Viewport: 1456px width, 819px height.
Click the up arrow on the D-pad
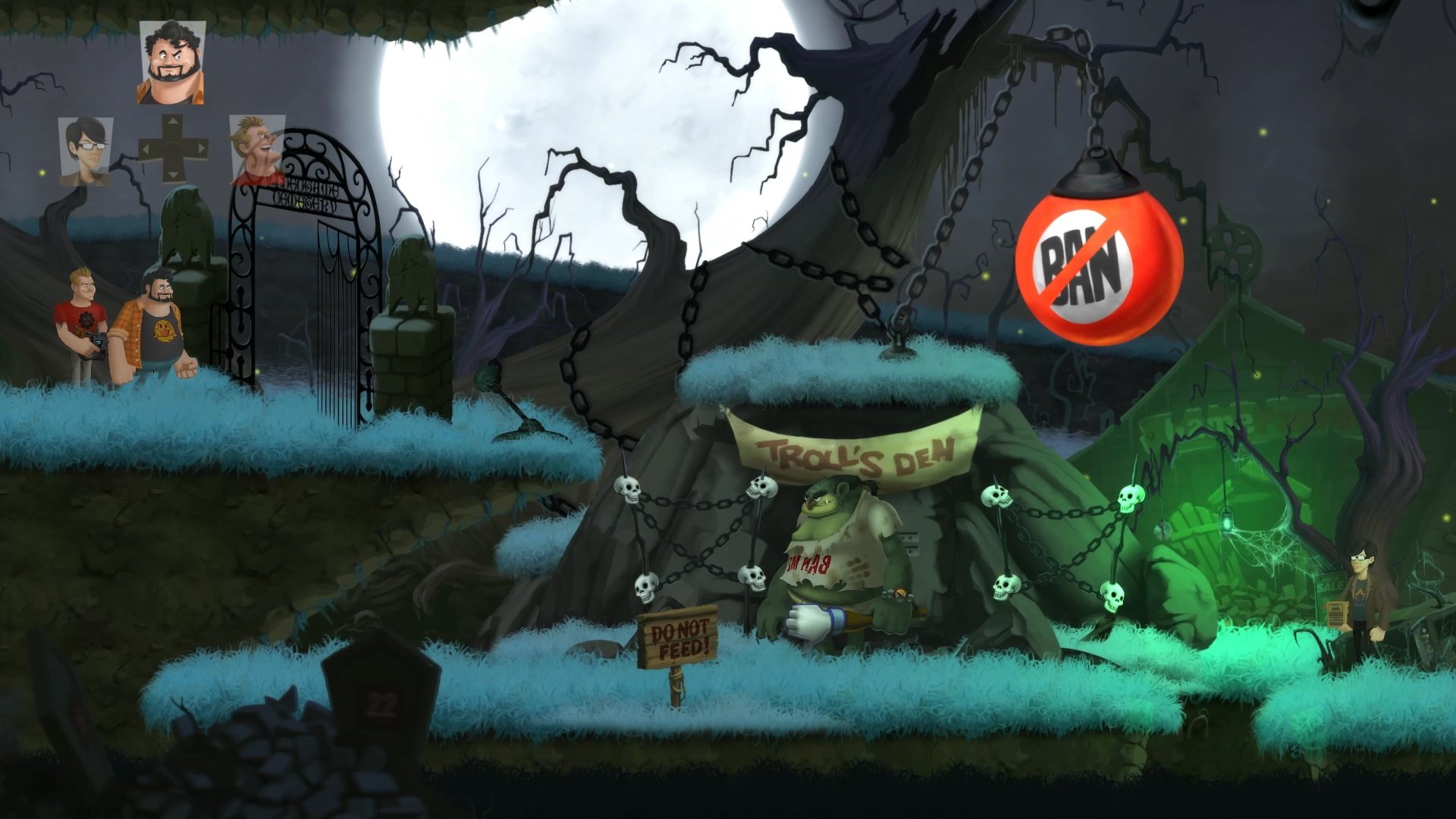(173, 121)
